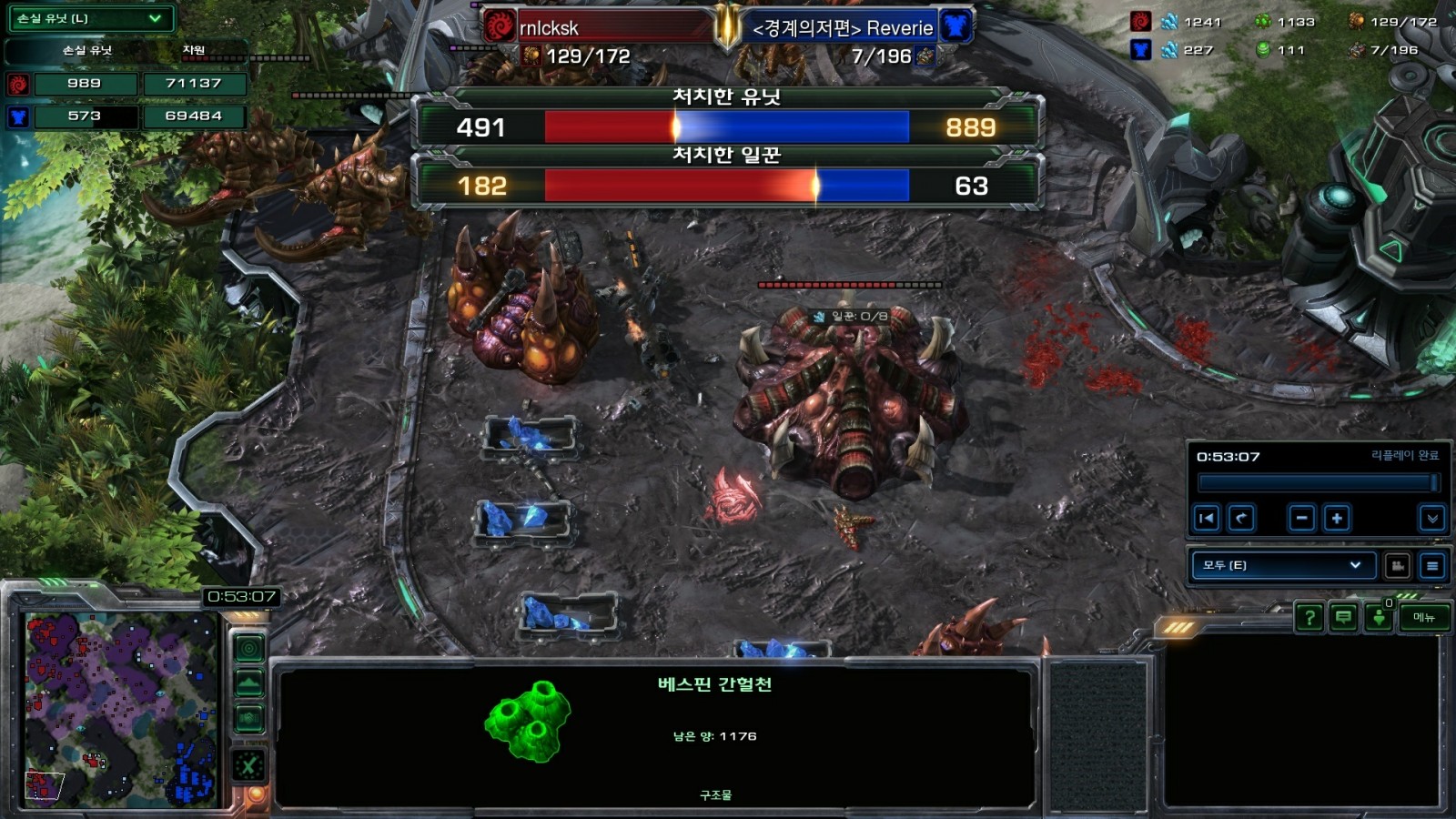Jump to the blue base on the minimap

click(x=193, y=773)
